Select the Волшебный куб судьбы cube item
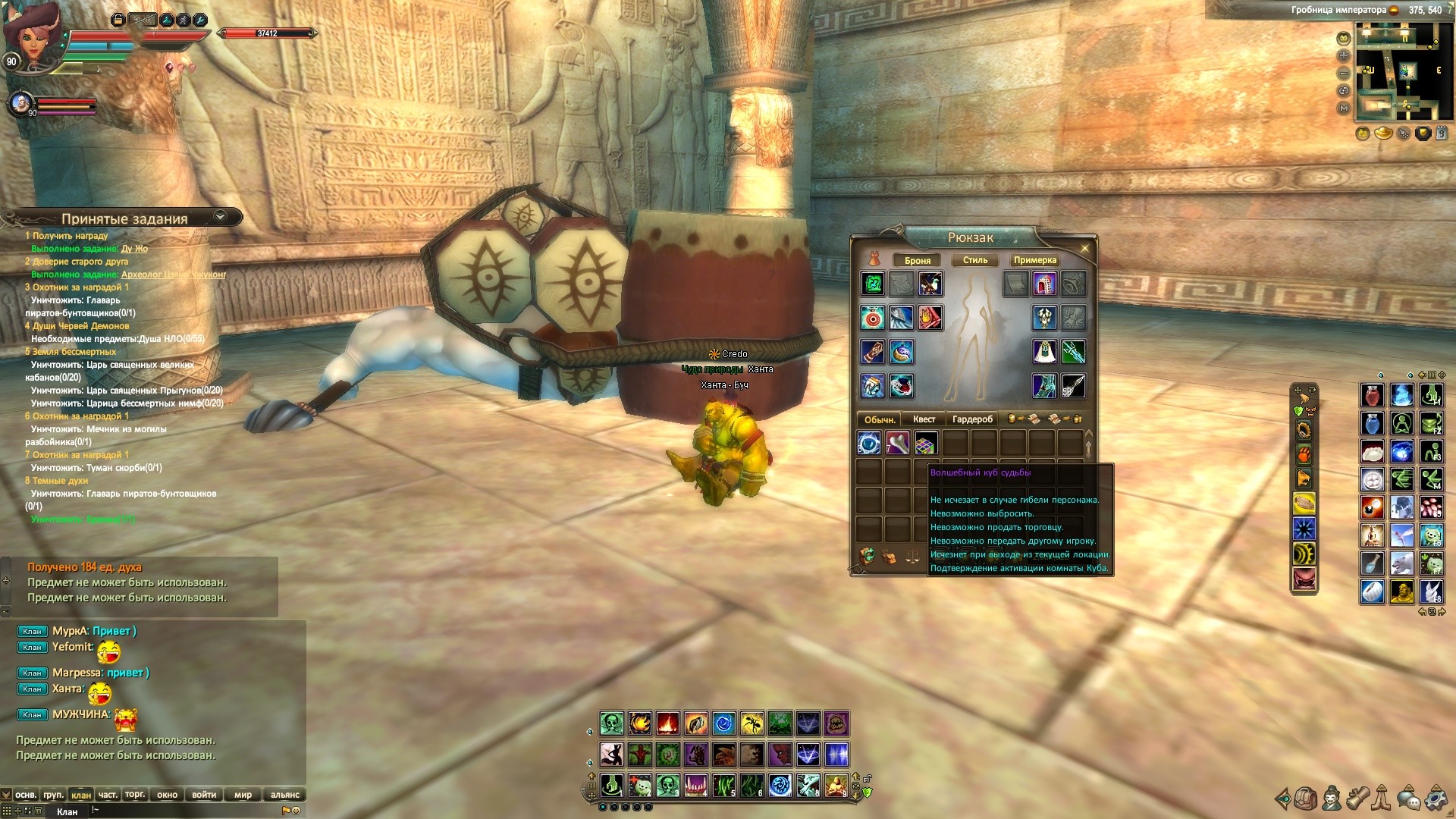Image resolution: width=1456 pixels, height=819 pixels. tap(926, 443)
